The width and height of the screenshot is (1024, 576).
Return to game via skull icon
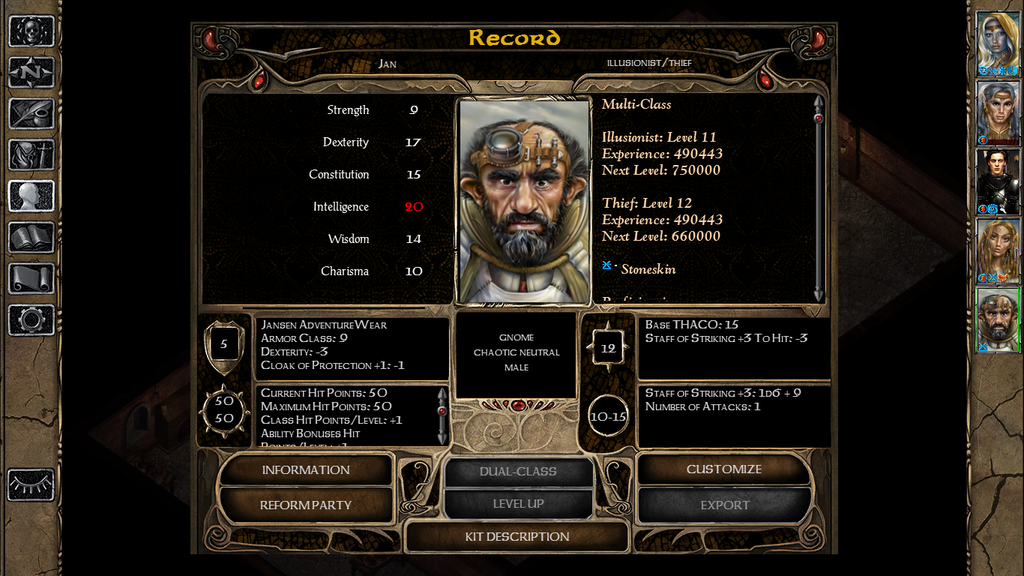[x=31, y=31]
